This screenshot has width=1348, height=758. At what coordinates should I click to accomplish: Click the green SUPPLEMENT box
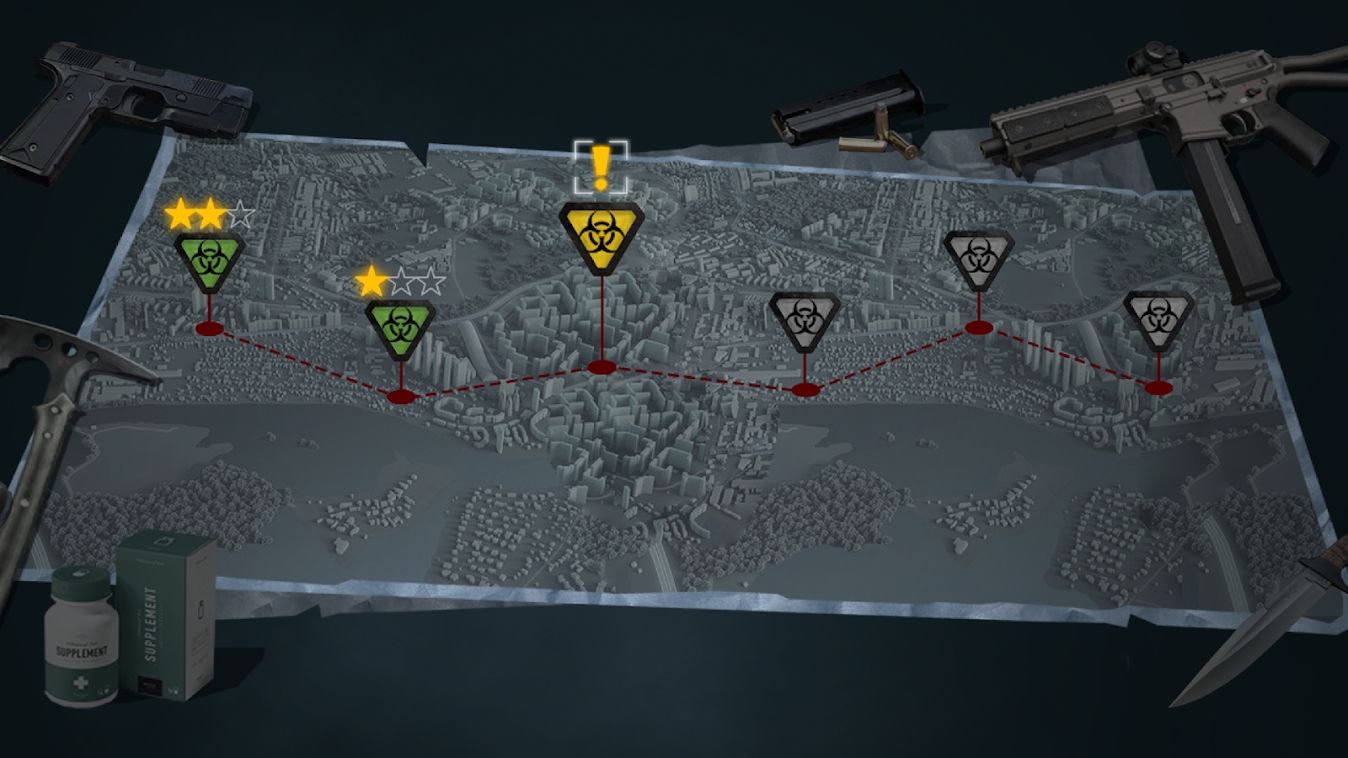coord(167,615)
